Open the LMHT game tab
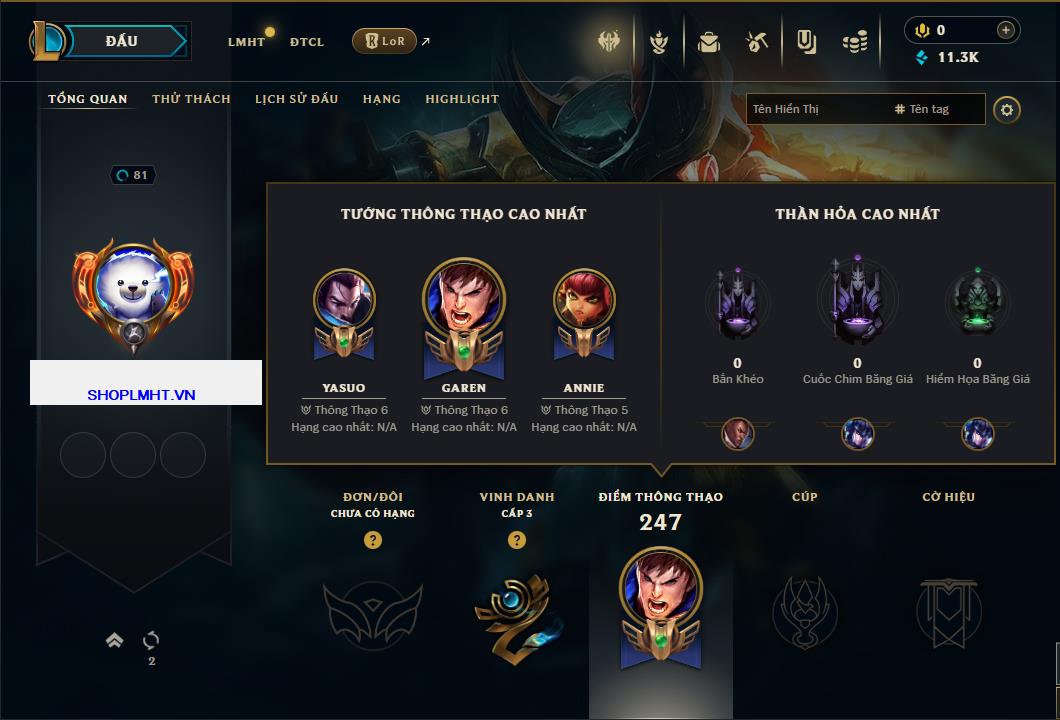Screen dimensions: 1060x720 (x=246, y=42)
